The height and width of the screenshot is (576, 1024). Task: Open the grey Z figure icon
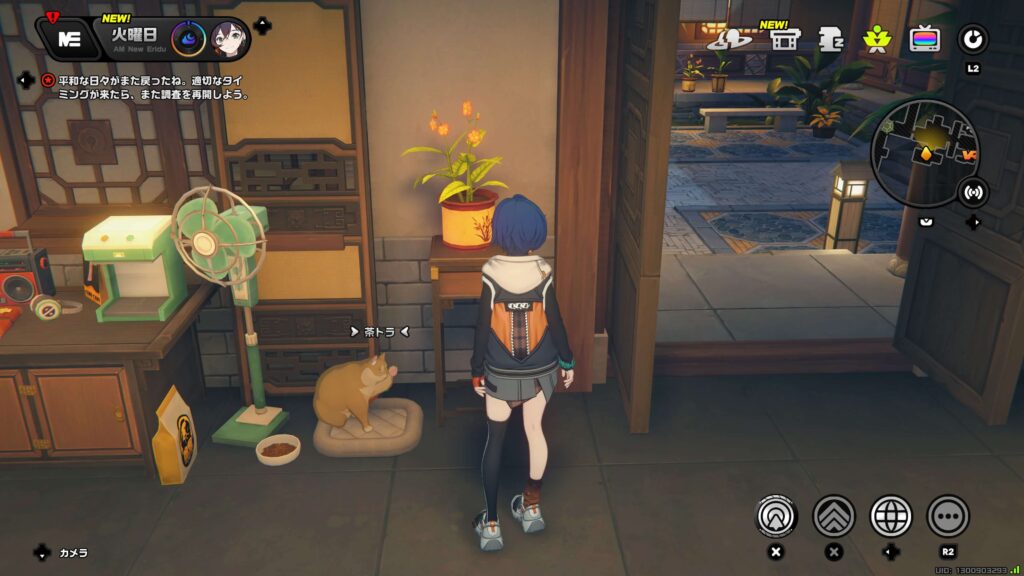click(830, 39)
